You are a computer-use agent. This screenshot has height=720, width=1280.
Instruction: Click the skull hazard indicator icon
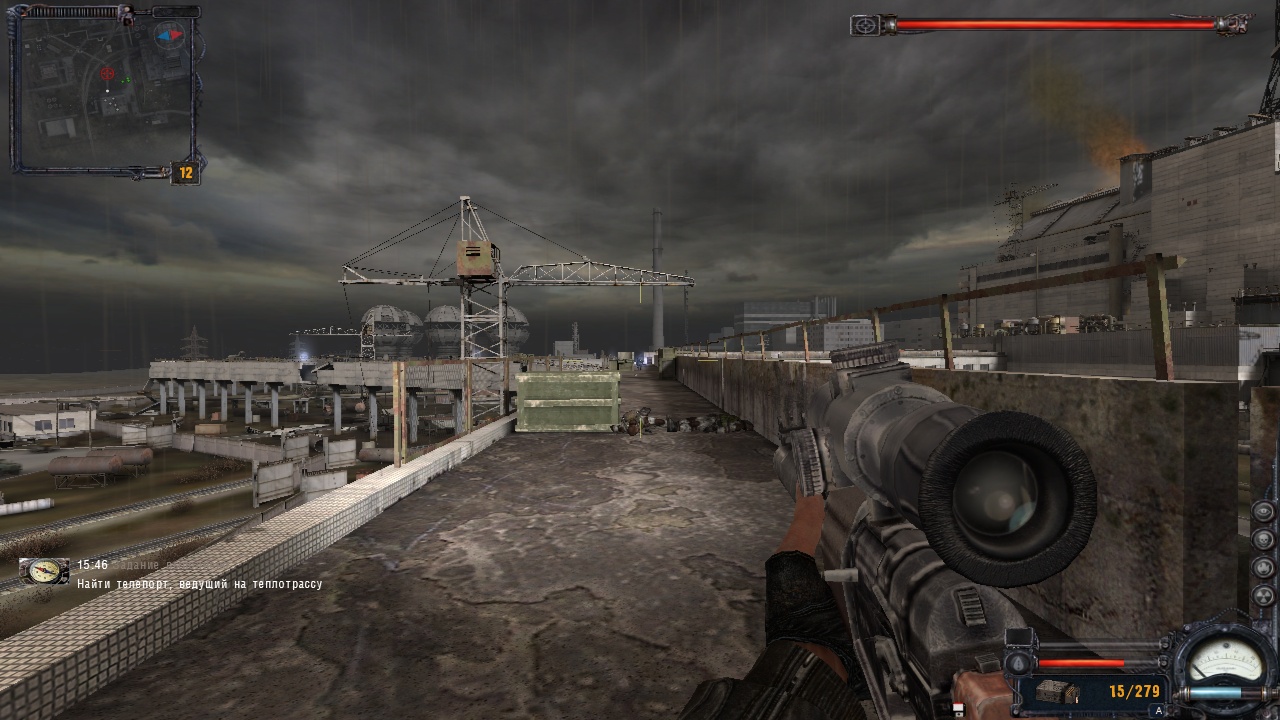tap(1264, 539)
